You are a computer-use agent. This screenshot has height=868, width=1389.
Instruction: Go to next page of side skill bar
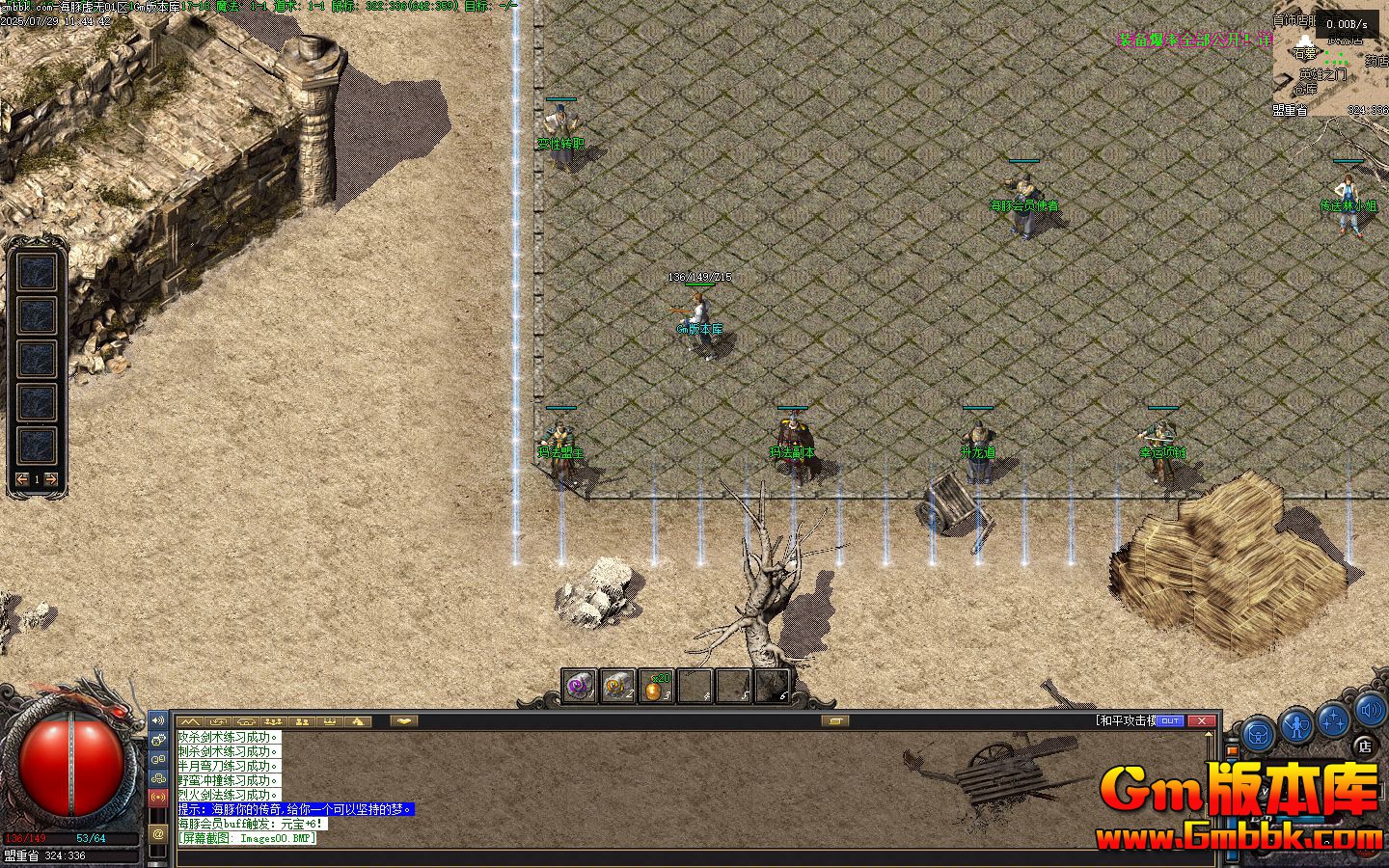51,479
